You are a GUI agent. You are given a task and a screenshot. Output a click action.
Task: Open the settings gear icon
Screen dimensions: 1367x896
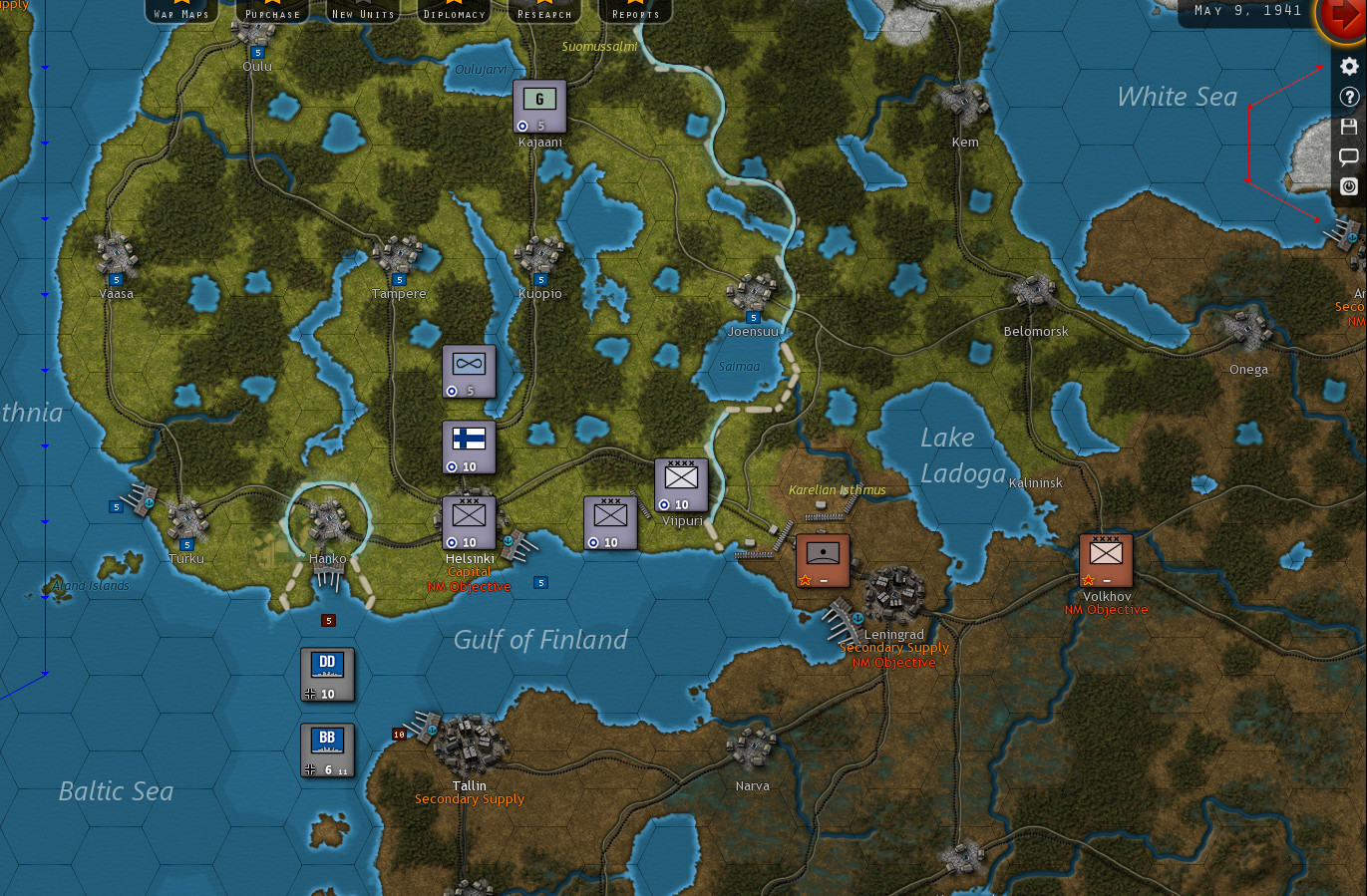tap(1349, 66)
